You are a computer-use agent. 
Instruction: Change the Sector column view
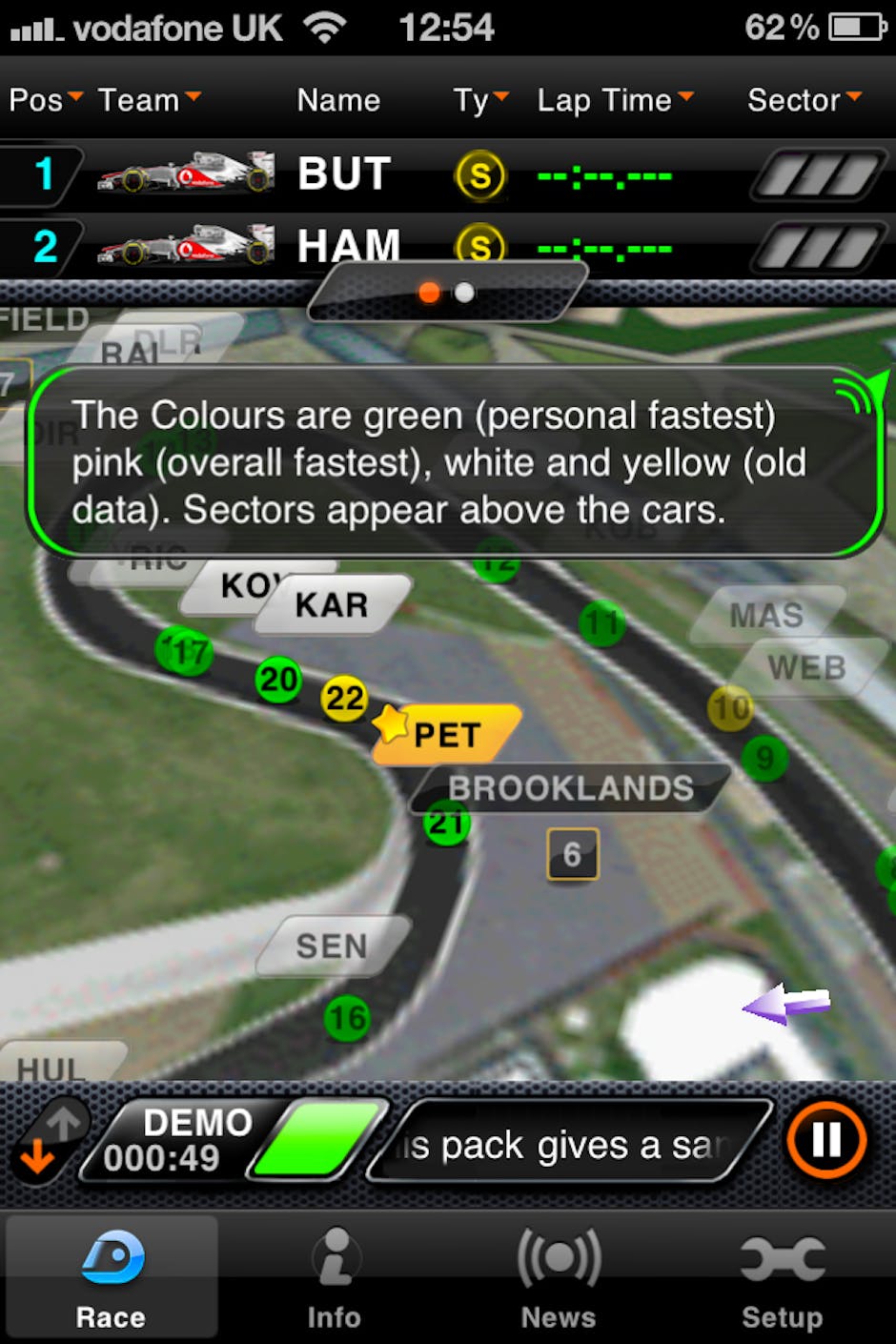tap(804, 100)
